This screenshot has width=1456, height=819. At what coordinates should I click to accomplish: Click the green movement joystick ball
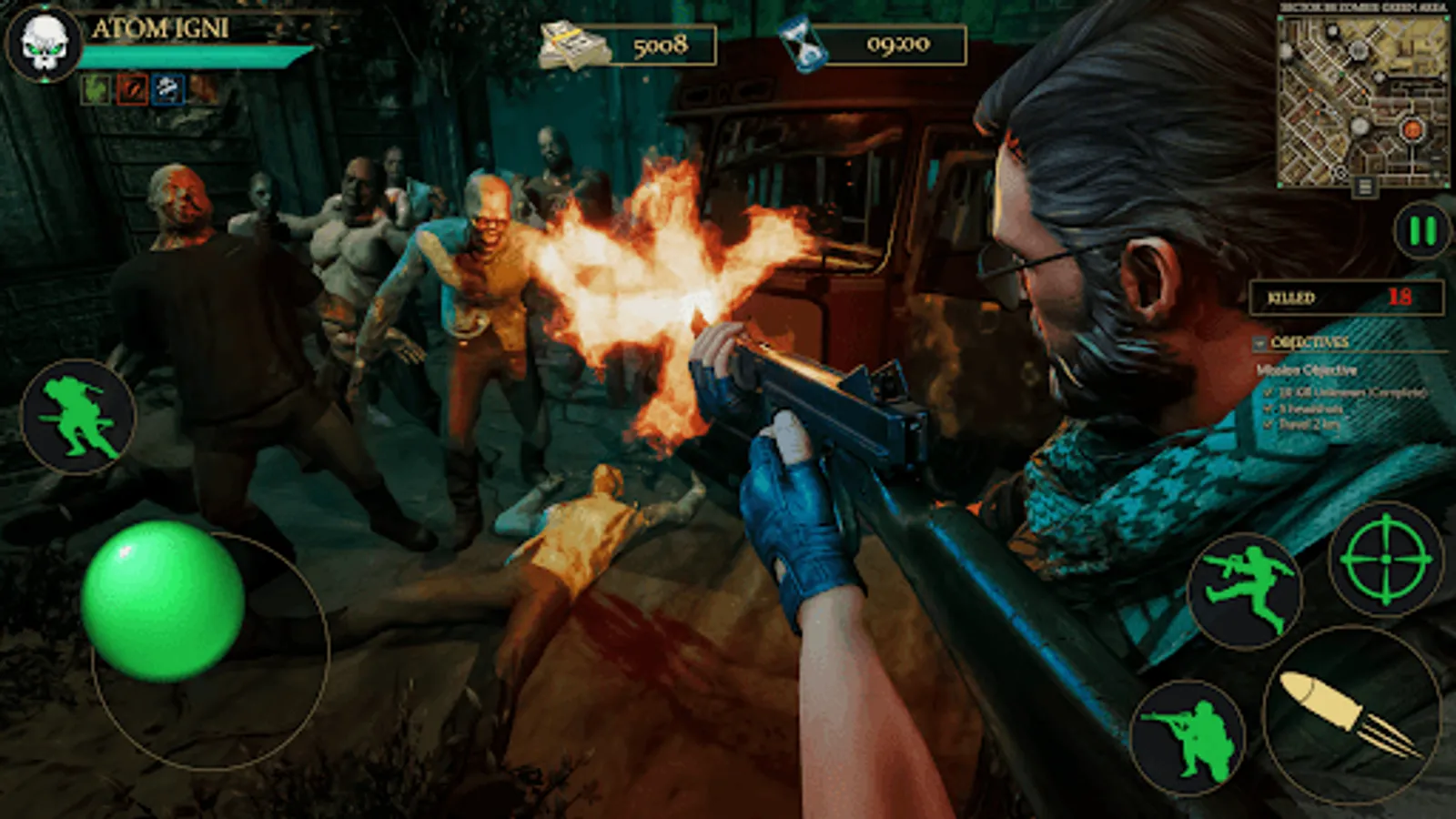pos(162,601)
